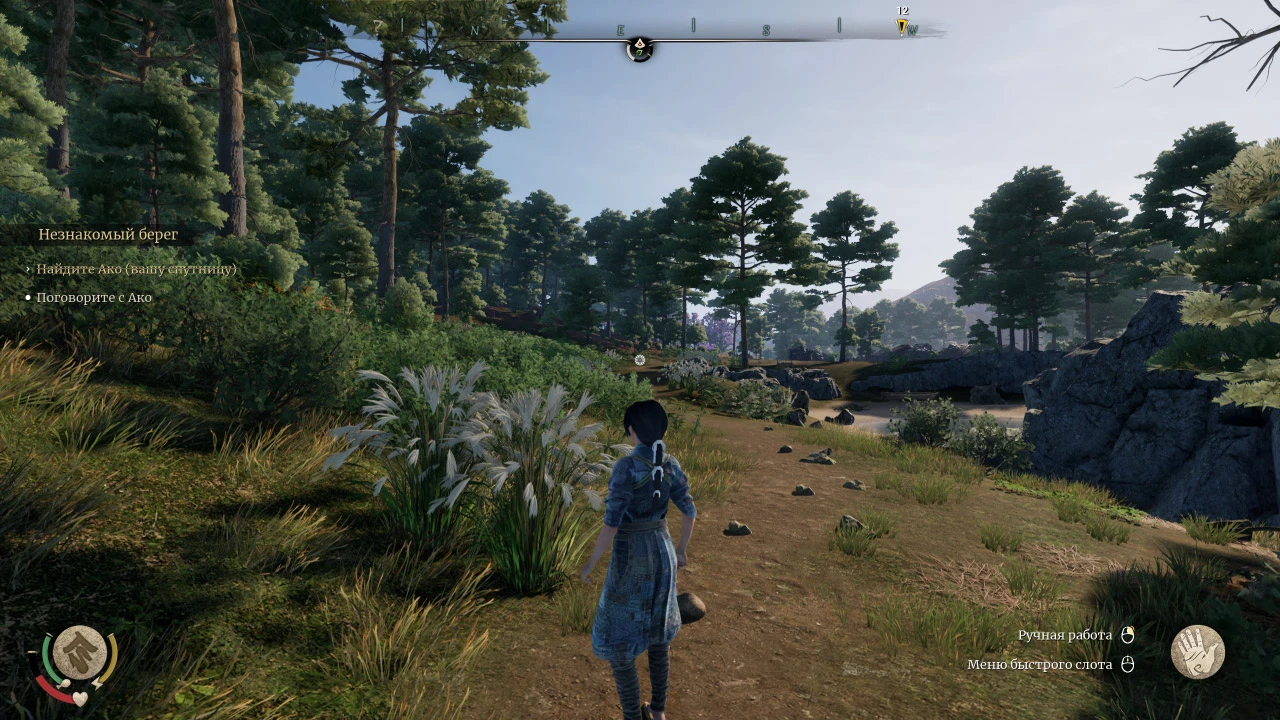Click the hand quick slot icon
Screen dimensions: 1280x720
[x=1197, y=652]
